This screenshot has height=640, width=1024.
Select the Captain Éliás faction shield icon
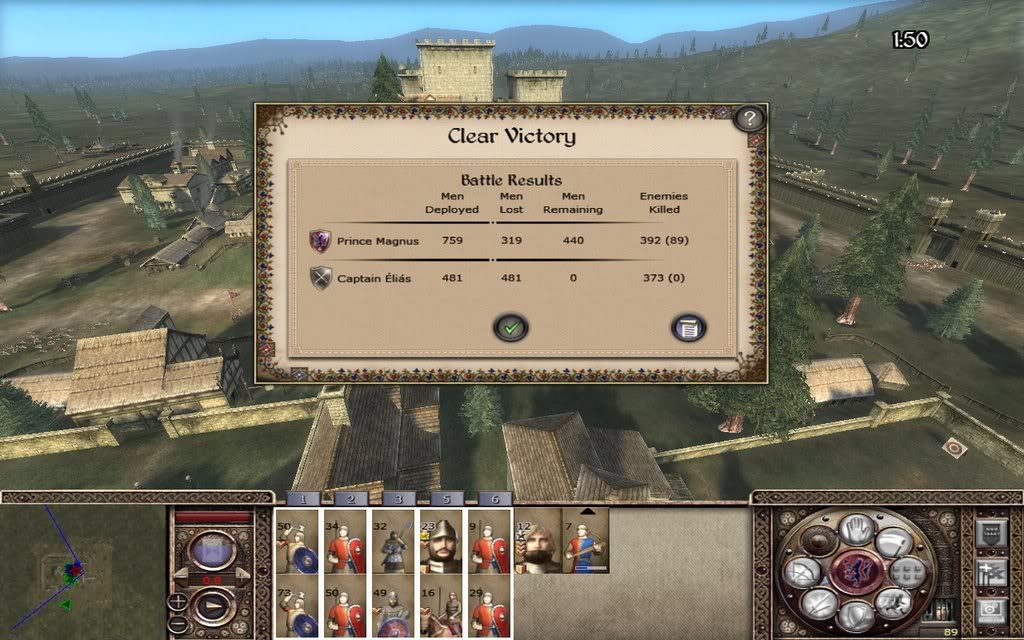(320, 278)
